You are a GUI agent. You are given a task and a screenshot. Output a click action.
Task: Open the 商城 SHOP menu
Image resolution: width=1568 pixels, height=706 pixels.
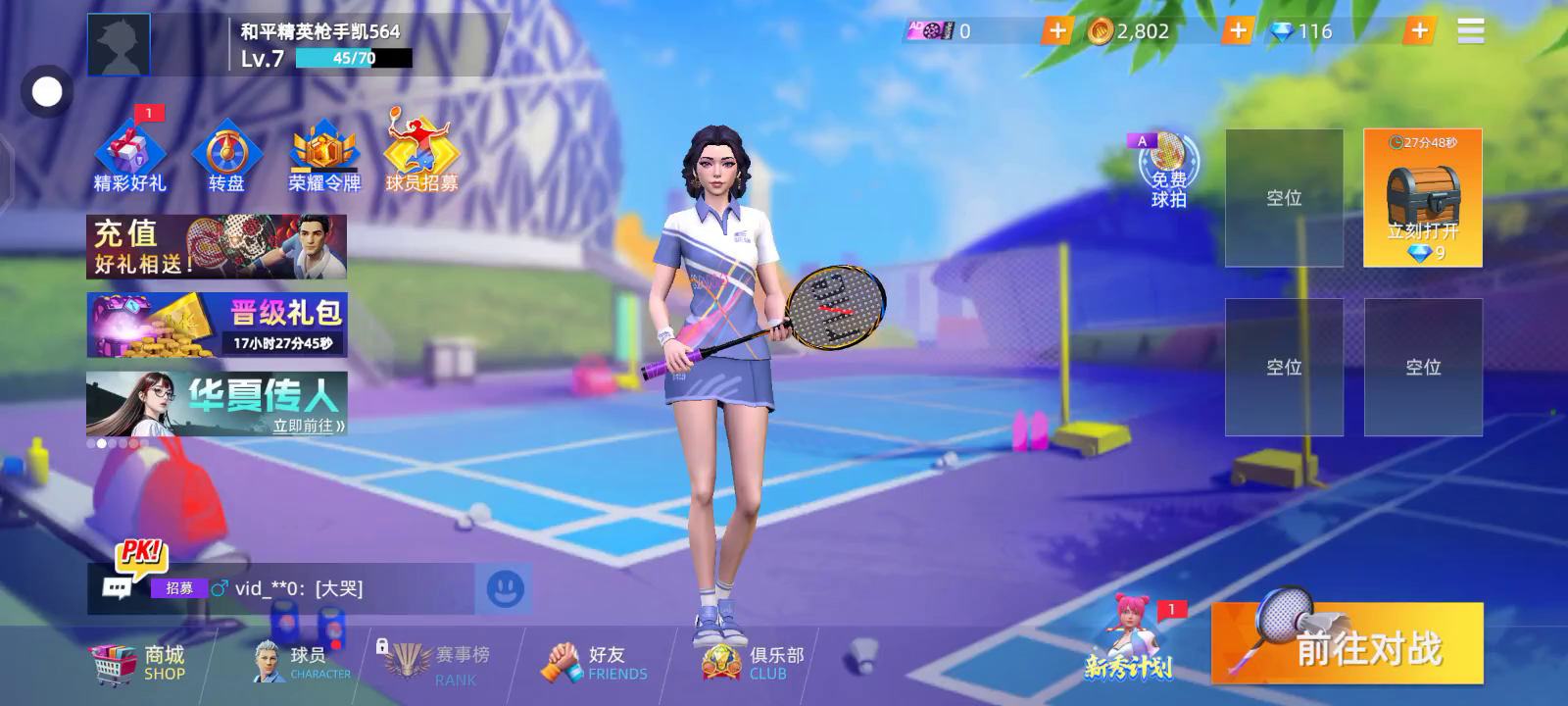pos(138,663)
